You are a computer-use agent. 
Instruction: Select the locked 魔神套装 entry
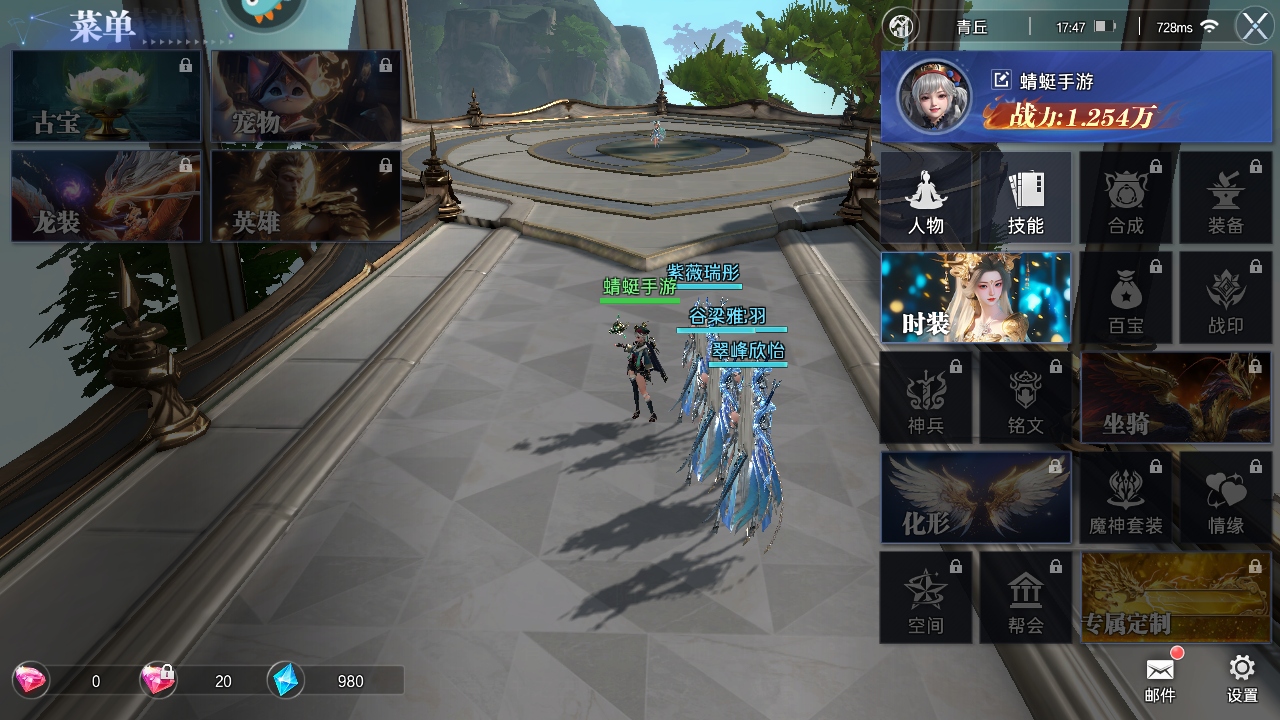(x=1126, y=498)
